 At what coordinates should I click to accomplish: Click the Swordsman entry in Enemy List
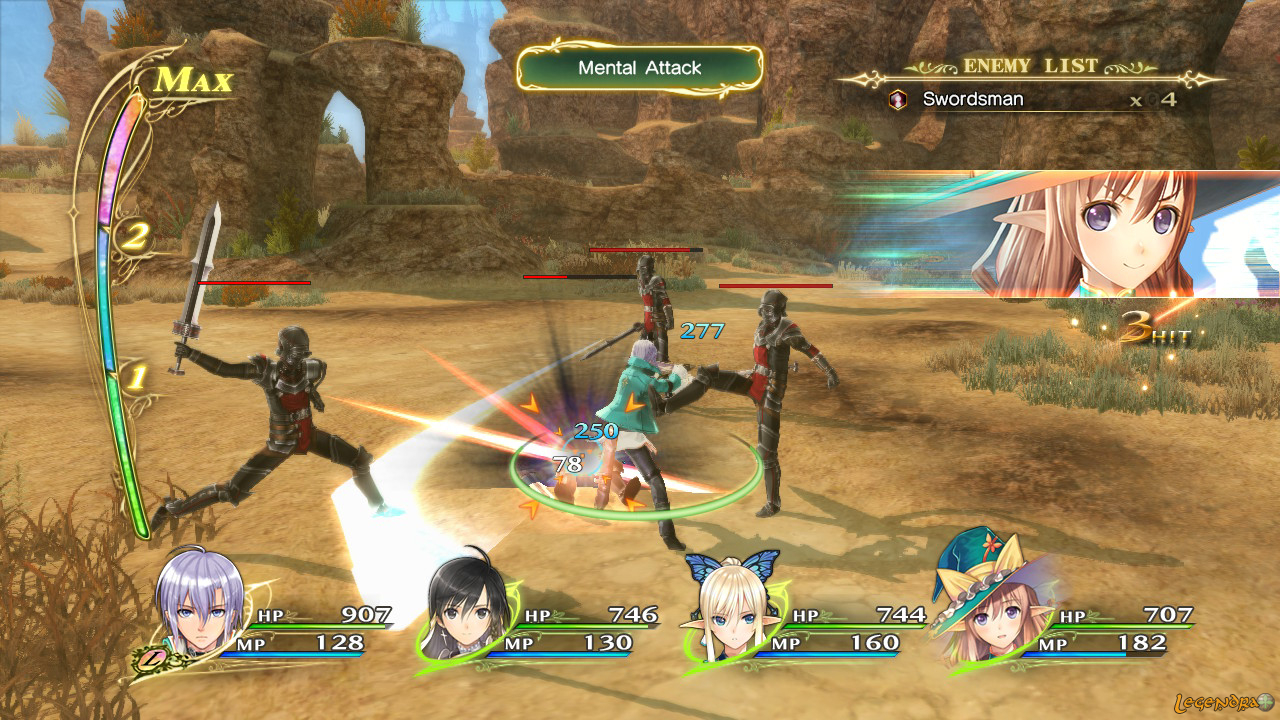(972, 100)
